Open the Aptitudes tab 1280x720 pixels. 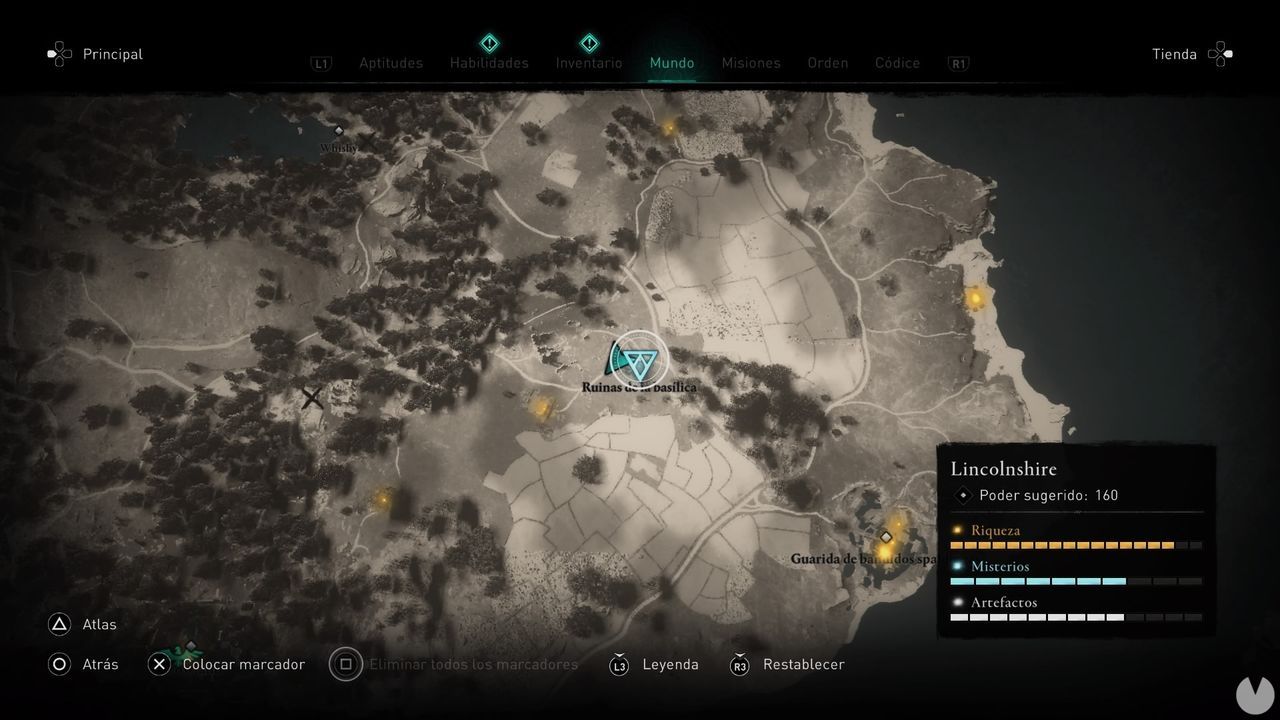tap(390, 63)
